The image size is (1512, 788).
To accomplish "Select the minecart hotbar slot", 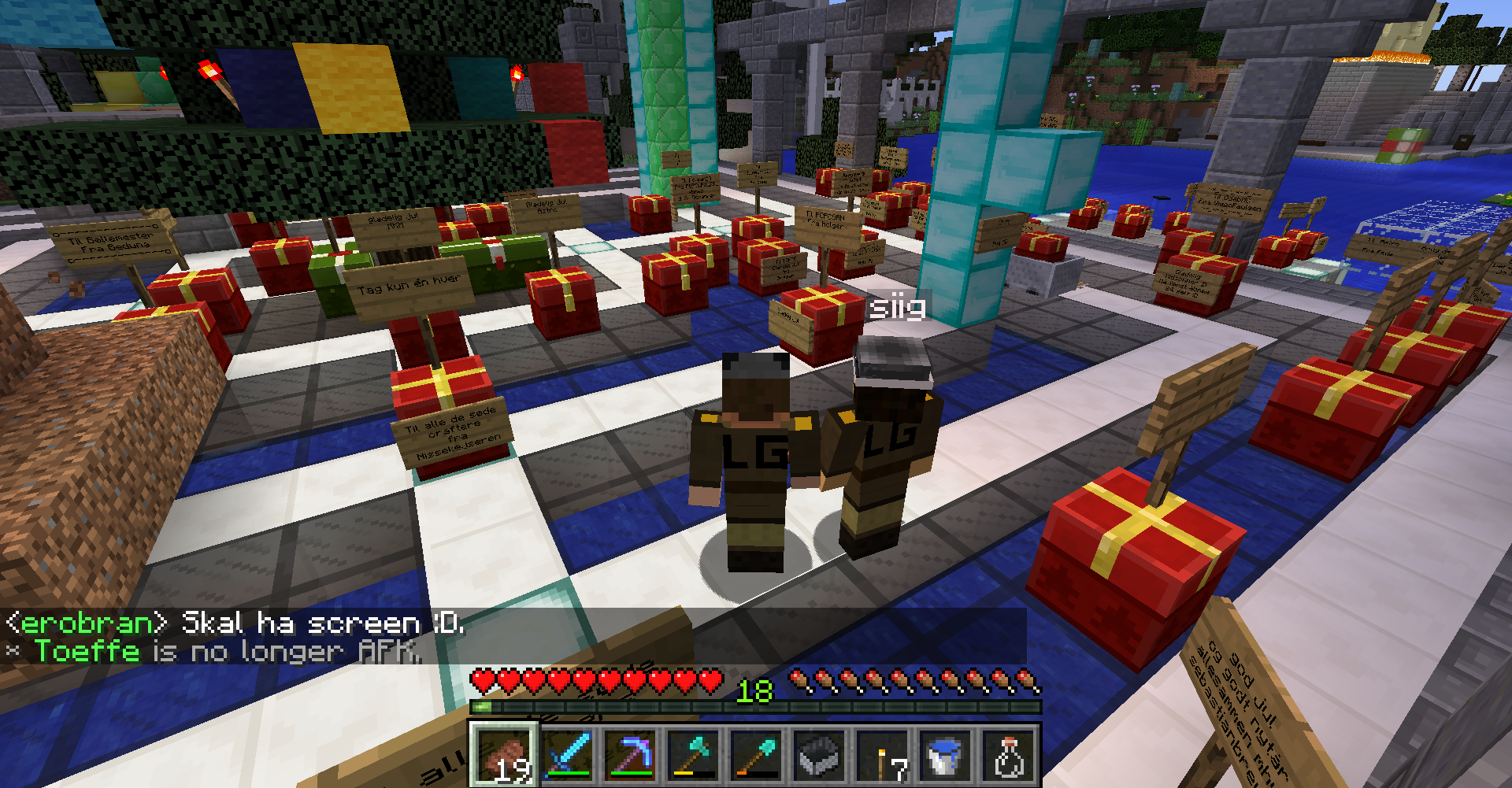I will pyautogui.click(x=820, y=756).
